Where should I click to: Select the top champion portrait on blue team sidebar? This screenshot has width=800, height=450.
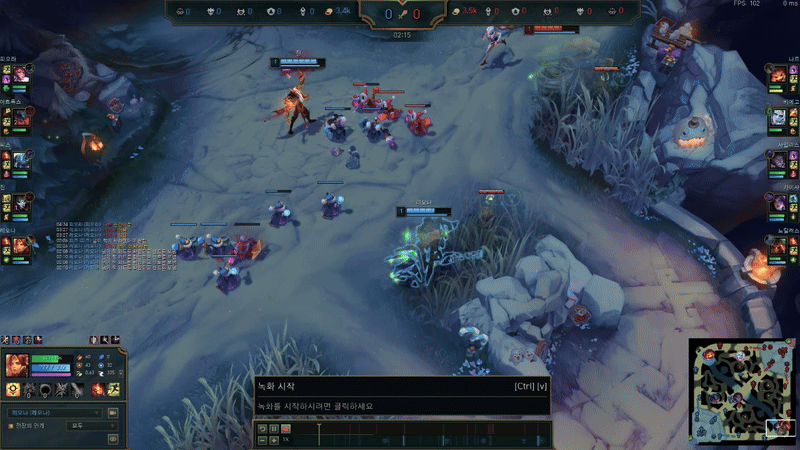(22, 76)
